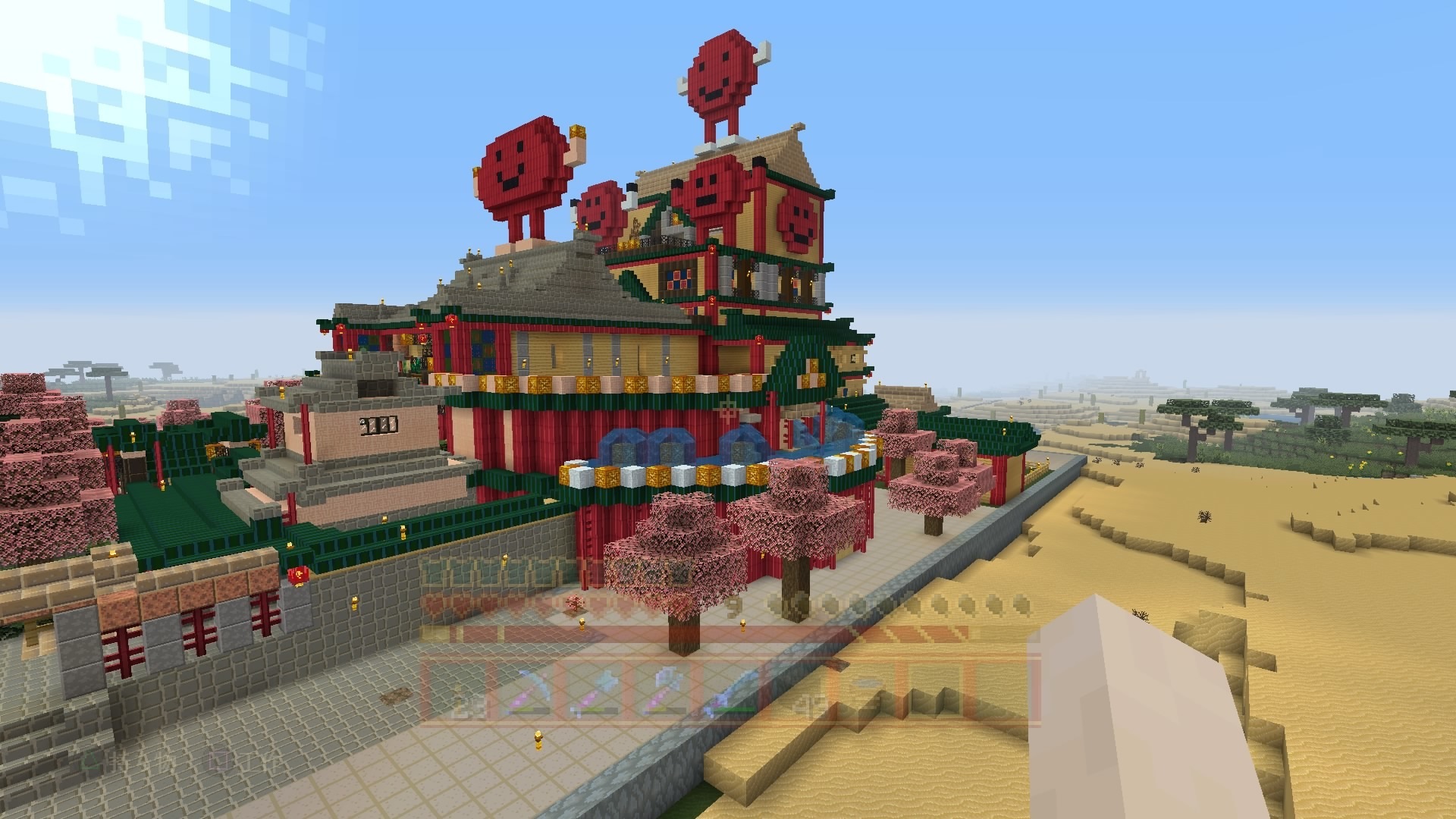The image size is (1456, 819).
Task: Click the tallest red smiley balloon on the roof
Action: point(720,76)
